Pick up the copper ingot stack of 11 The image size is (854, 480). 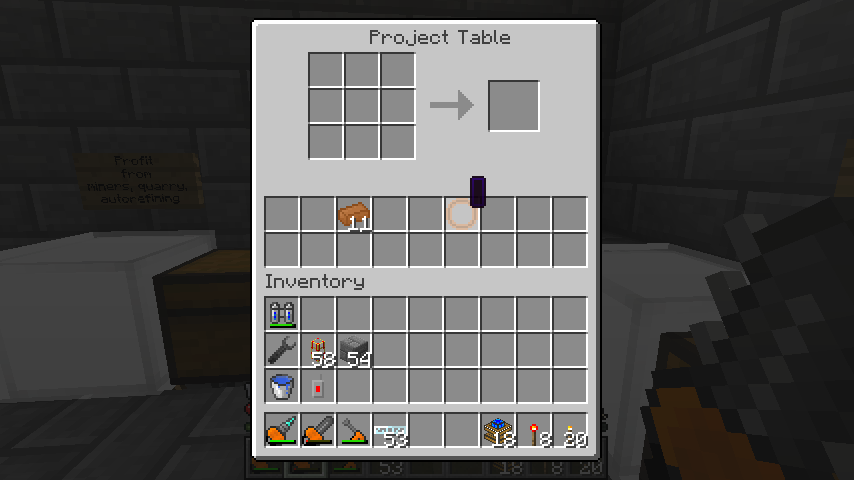click(x=354, y=214)
